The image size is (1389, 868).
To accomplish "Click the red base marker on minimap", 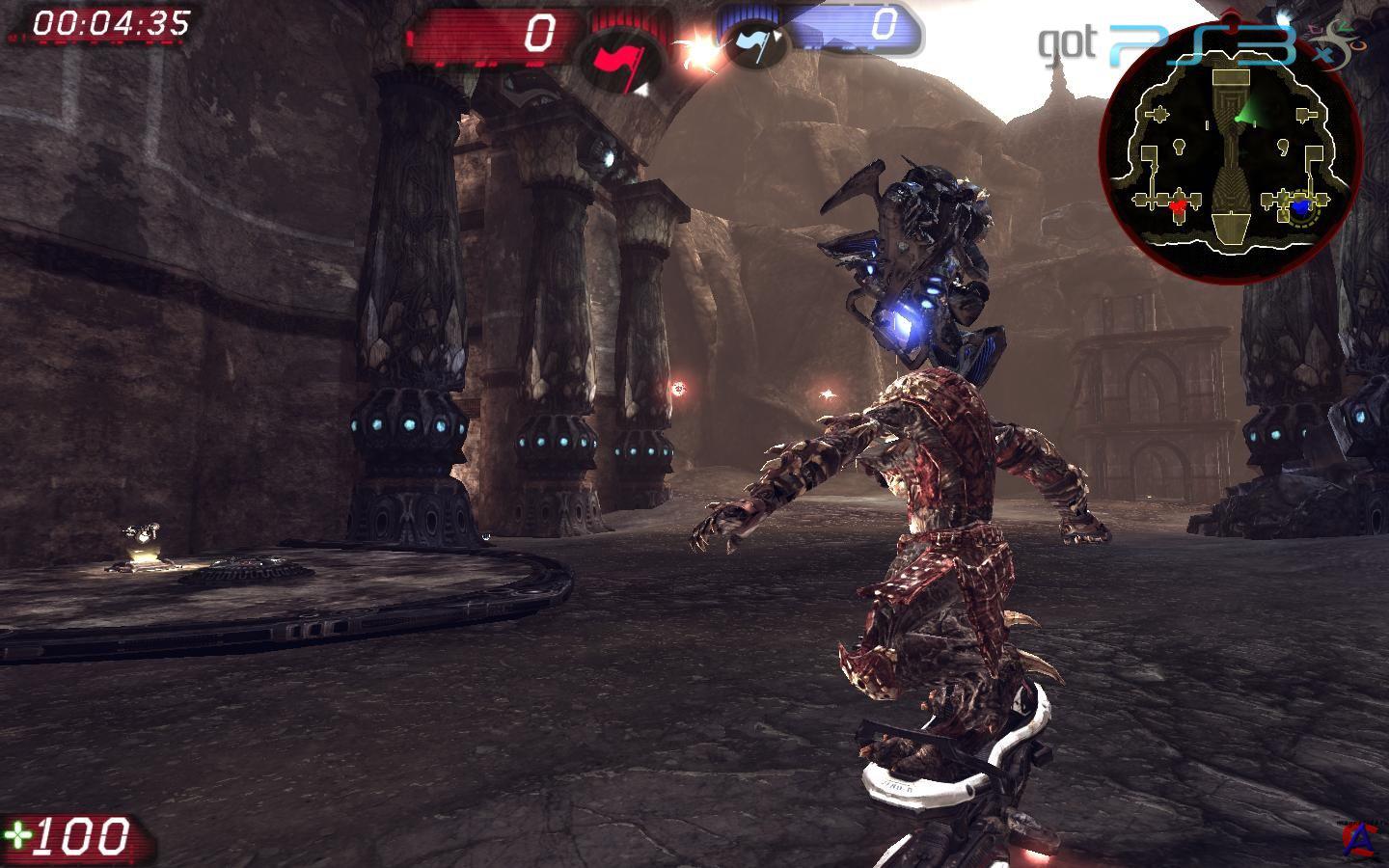I will [1176, 204].
